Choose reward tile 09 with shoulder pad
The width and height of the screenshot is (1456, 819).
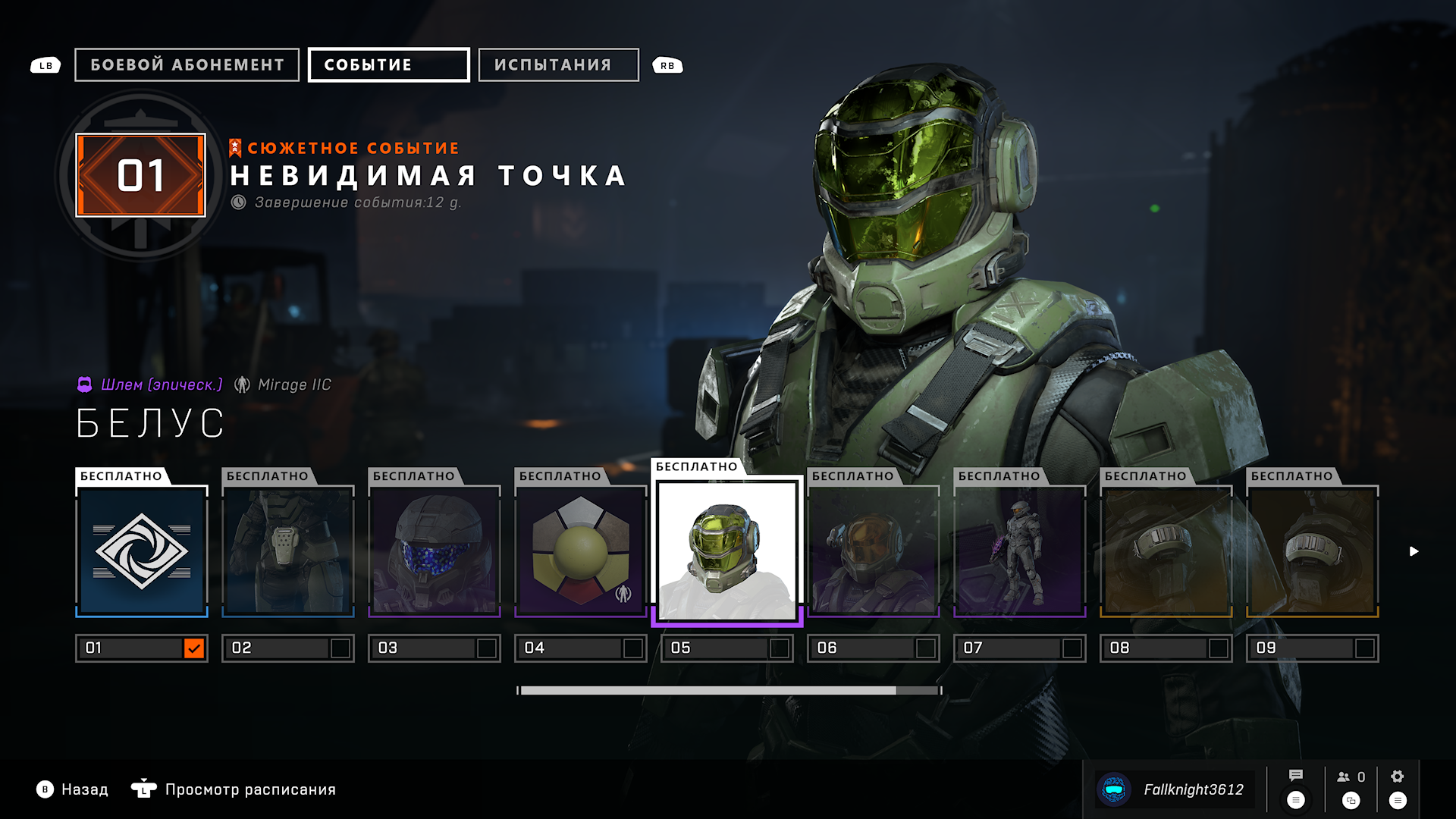pos(1313,551)
